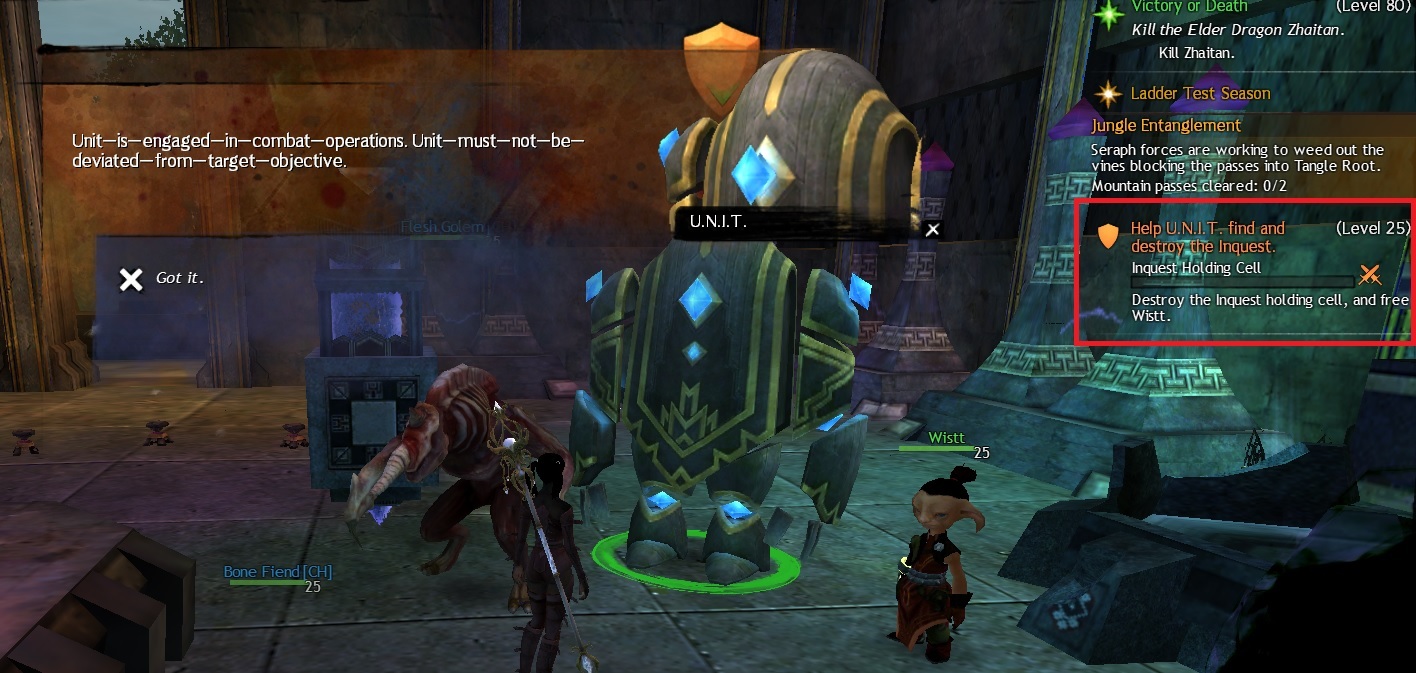Close the U.N.I.T. dialogue window
1416x673 pixels.
tap(932, 230)
